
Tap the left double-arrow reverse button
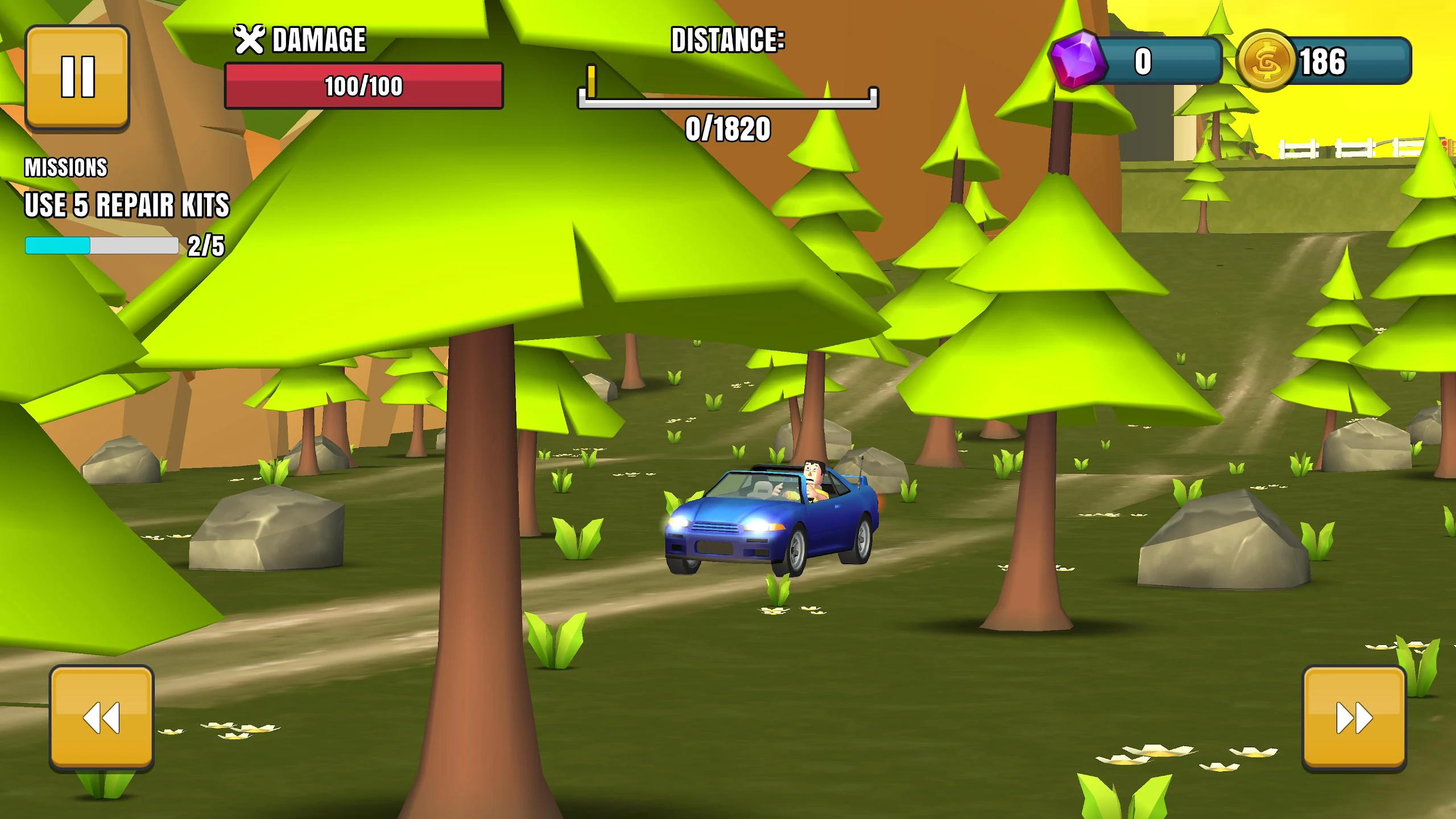click(101, 717)
